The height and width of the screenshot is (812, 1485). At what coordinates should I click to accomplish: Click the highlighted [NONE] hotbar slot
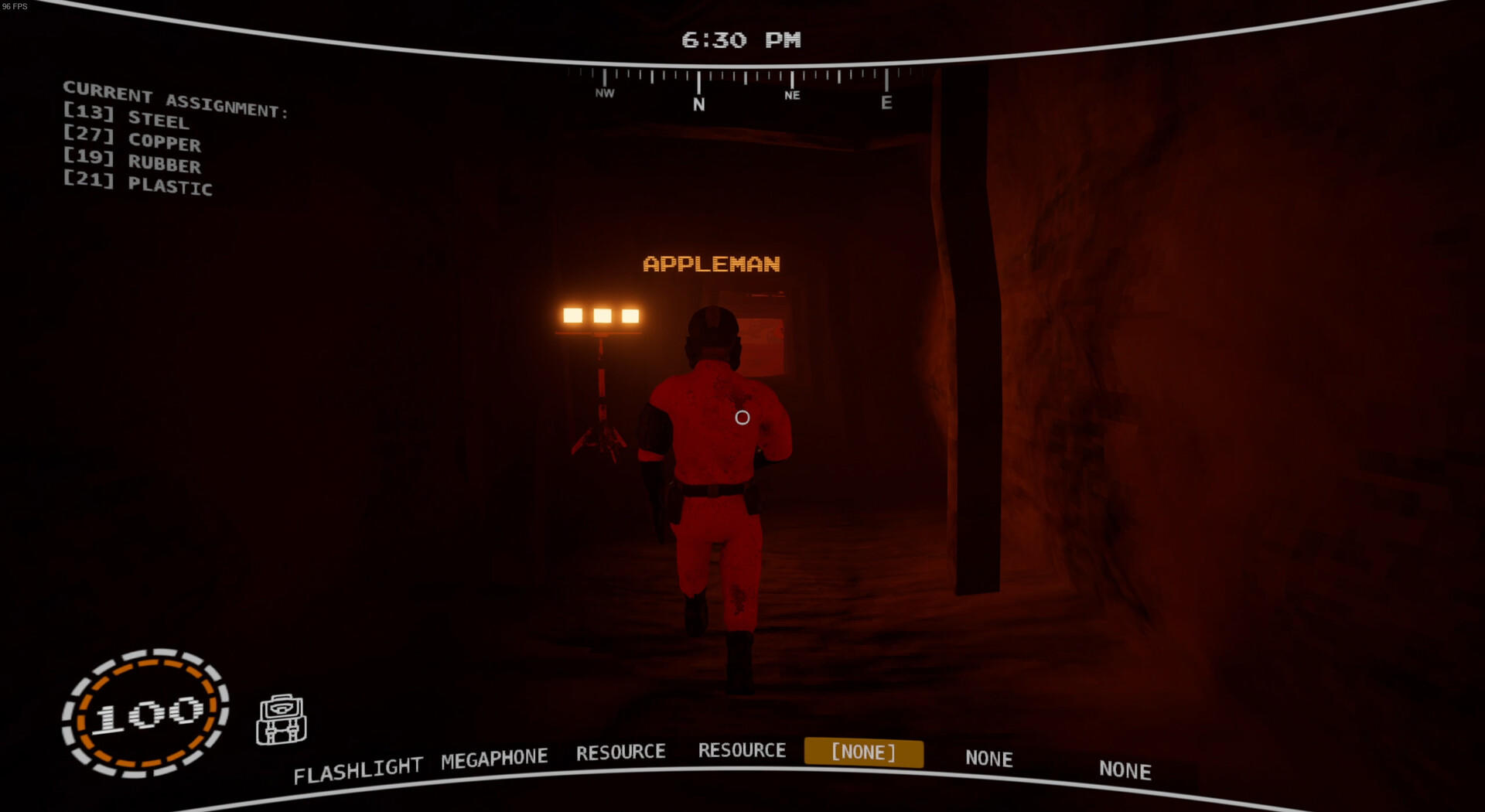863,752
